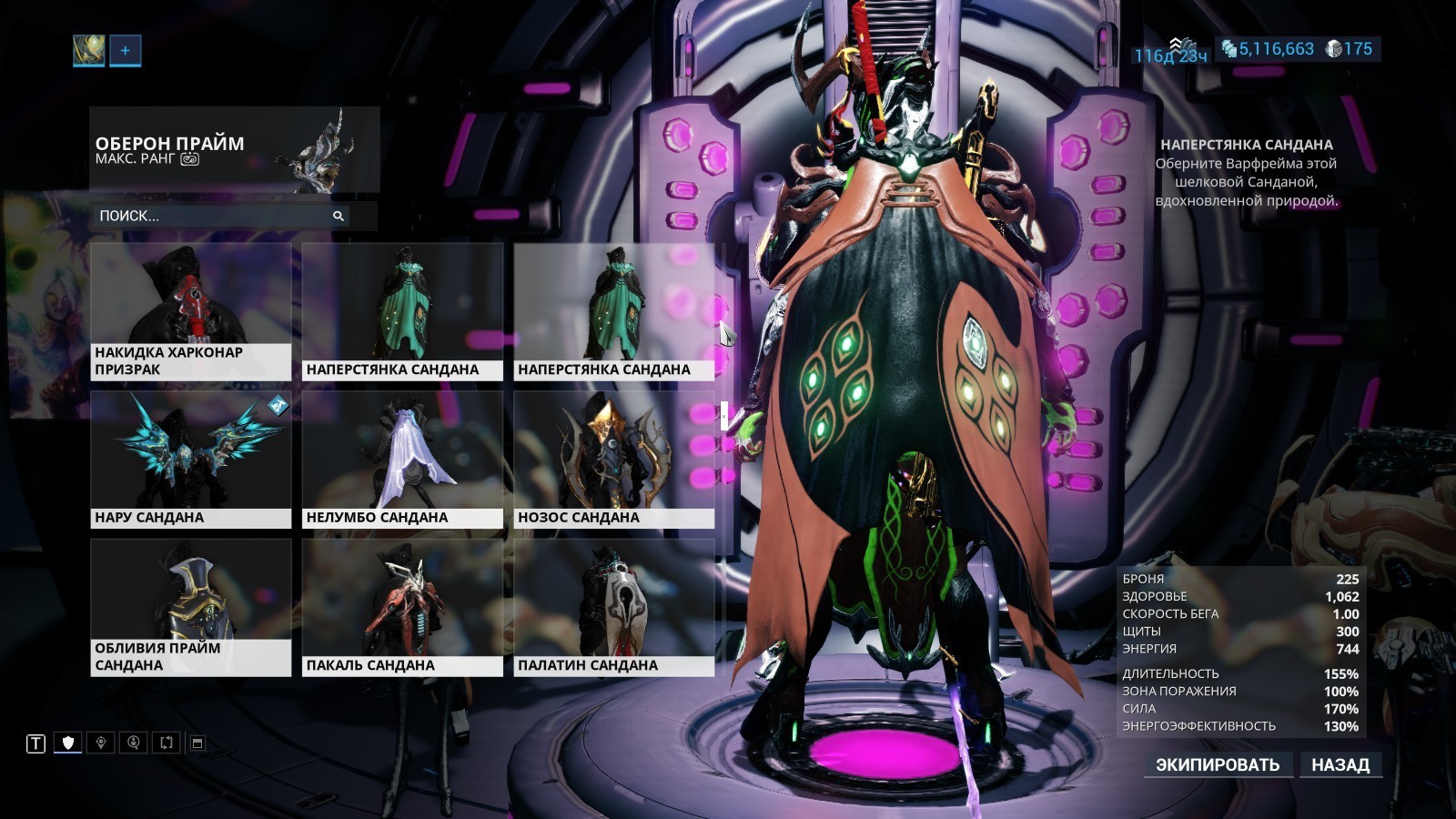This screenshot has height=819, width=1456.
Task: Click the player avatar icon
Action: tap(88, 51)
